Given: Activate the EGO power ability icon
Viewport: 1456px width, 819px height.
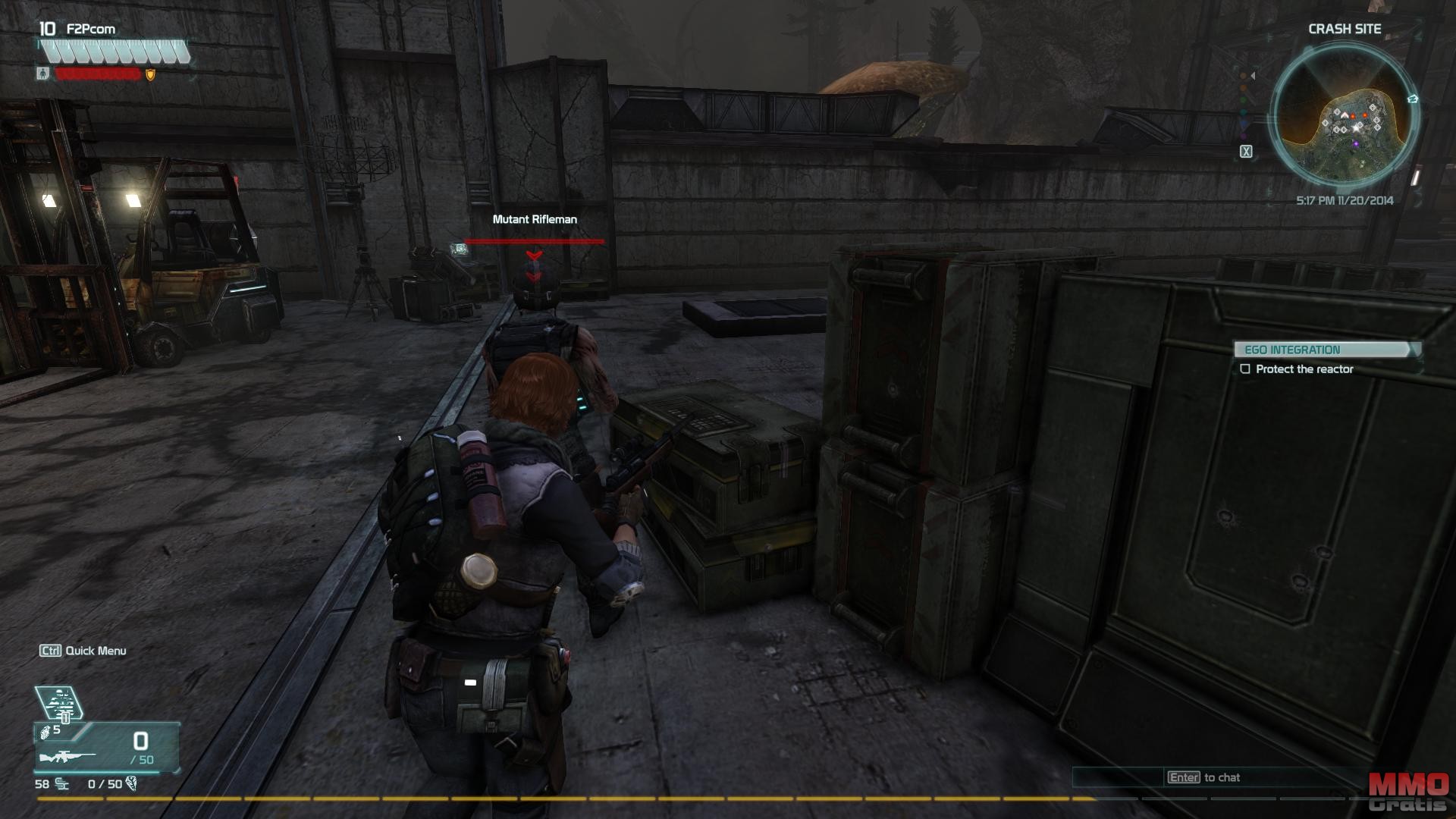Looking at the screenshot, I should click(x=59, y=703).
